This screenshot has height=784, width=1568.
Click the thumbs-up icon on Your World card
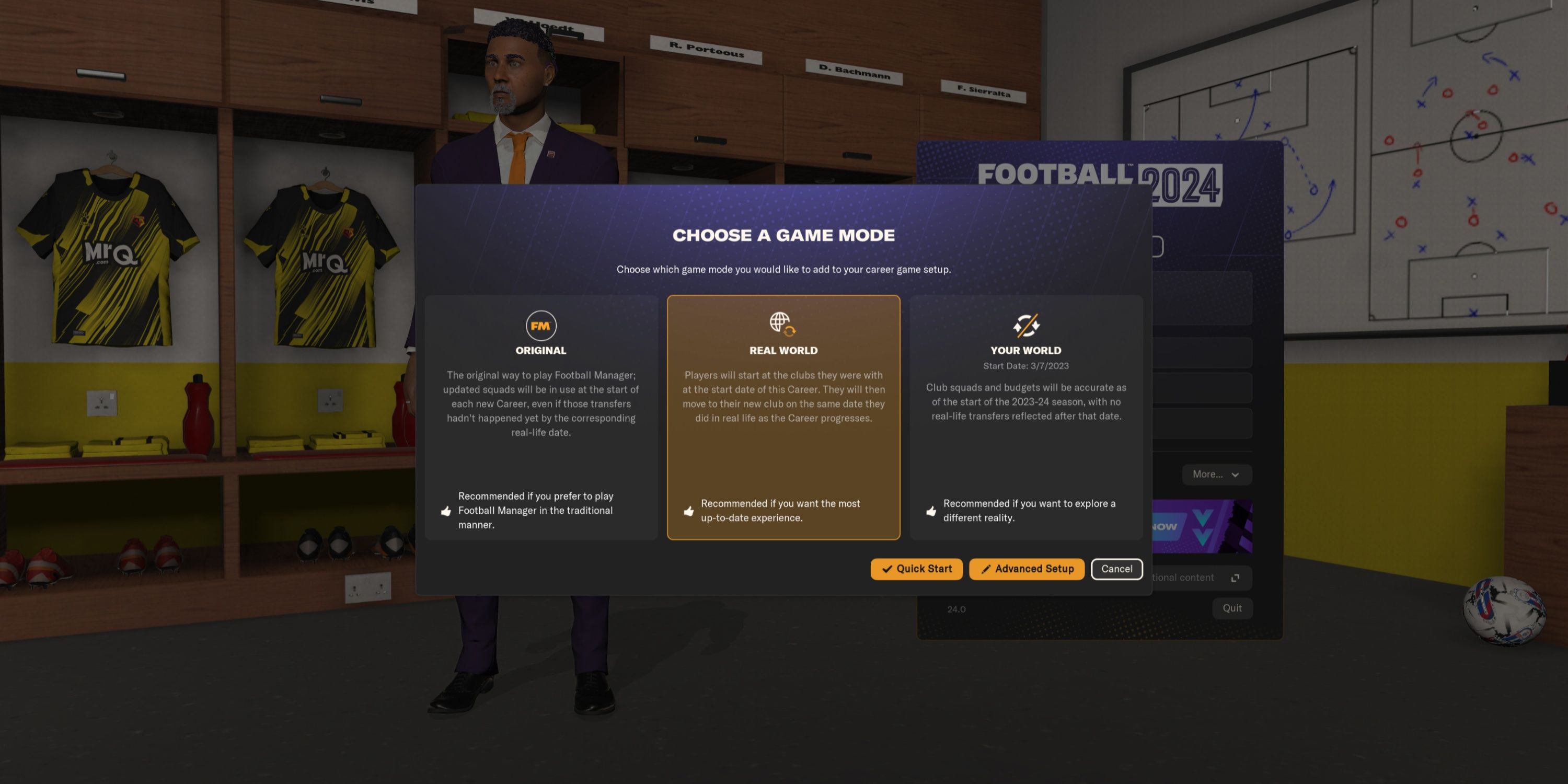coord(931,511)
